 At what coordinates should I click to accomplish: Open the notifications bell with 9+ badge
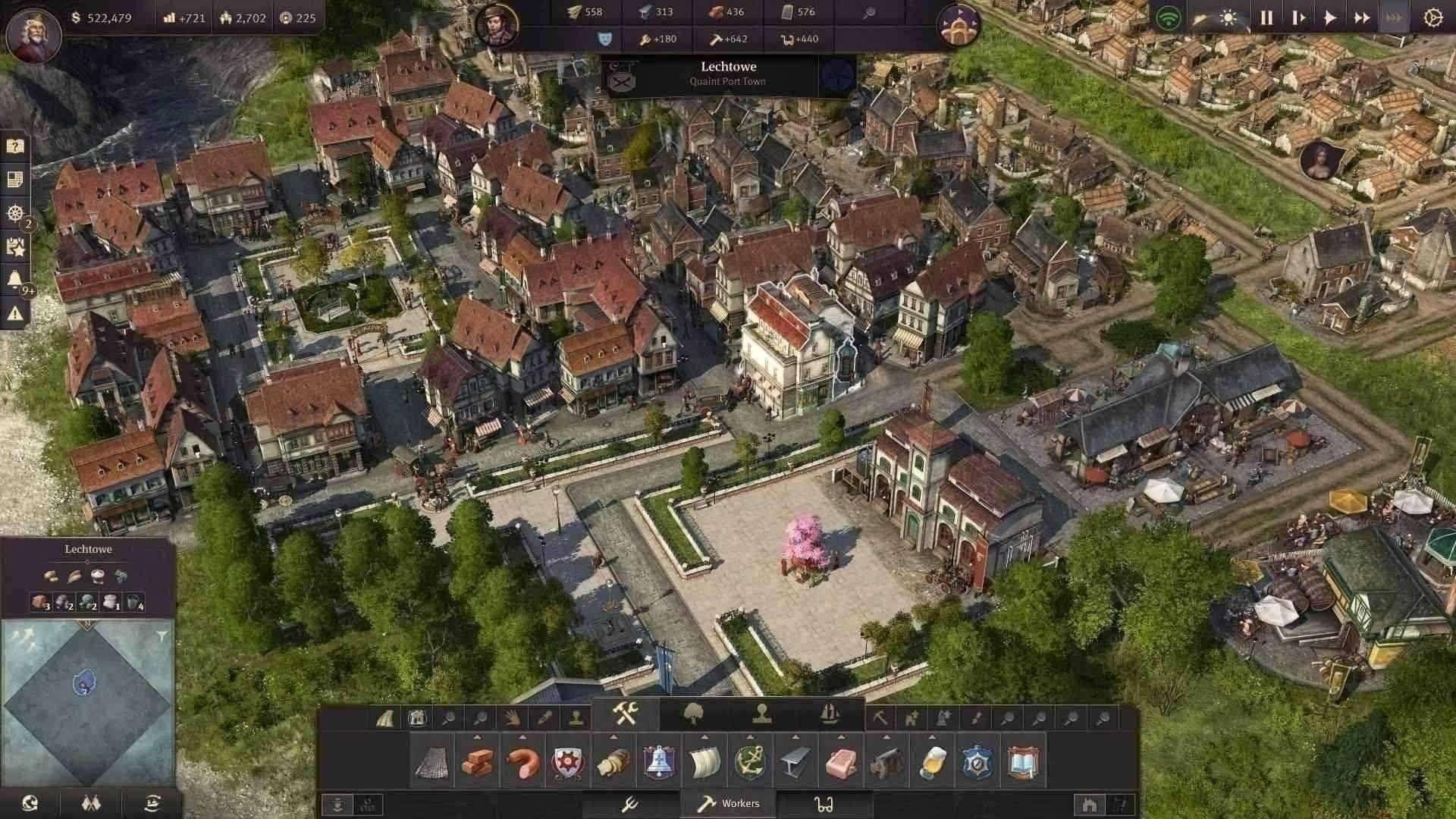pyautogui.click(x=15, y=280)
